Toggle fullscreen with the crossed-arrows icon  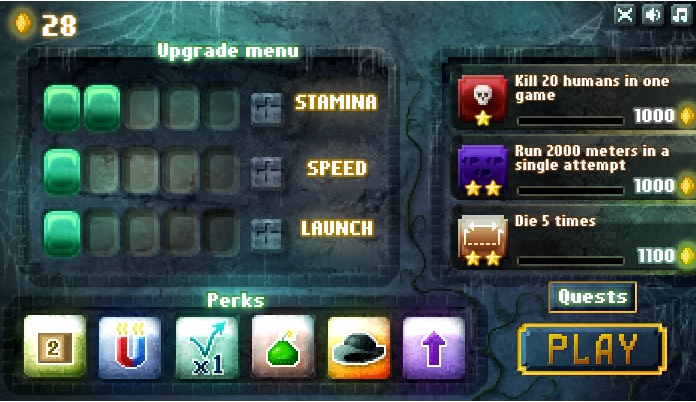point(626,14)
